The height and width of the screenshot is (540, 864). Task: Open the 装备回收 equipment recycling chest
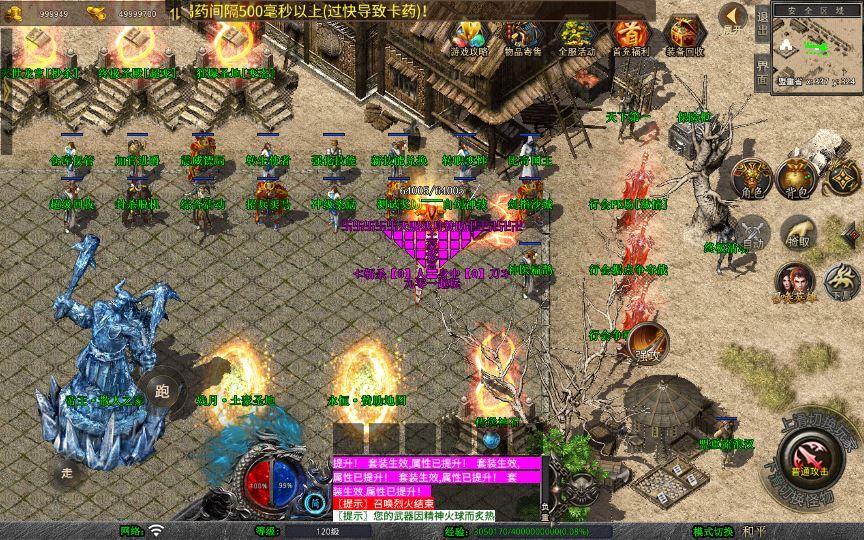click(684, 37)
